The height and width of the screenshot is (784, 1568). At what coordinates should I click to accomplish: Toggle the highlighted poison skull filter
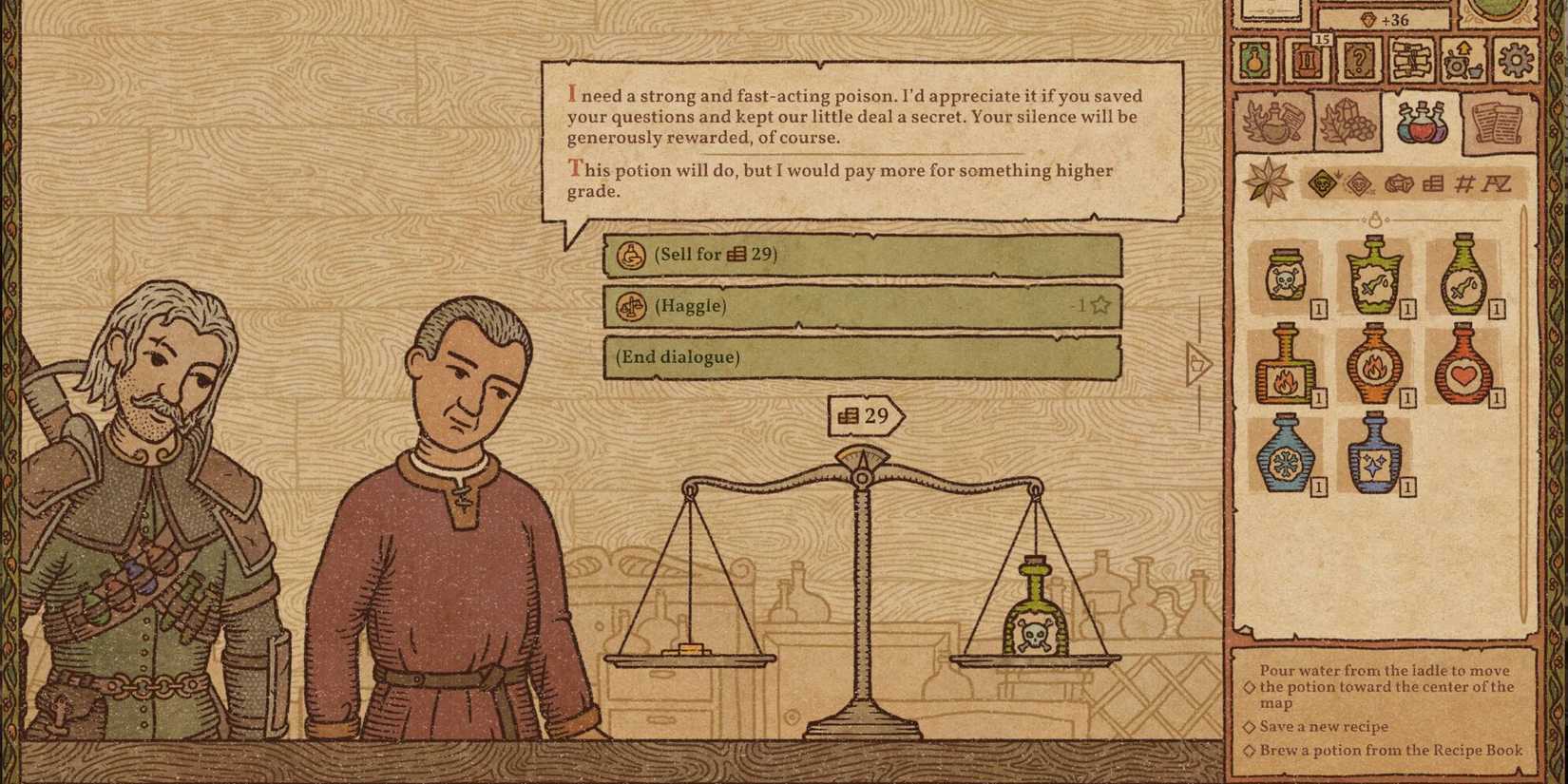click(1322, 182)
